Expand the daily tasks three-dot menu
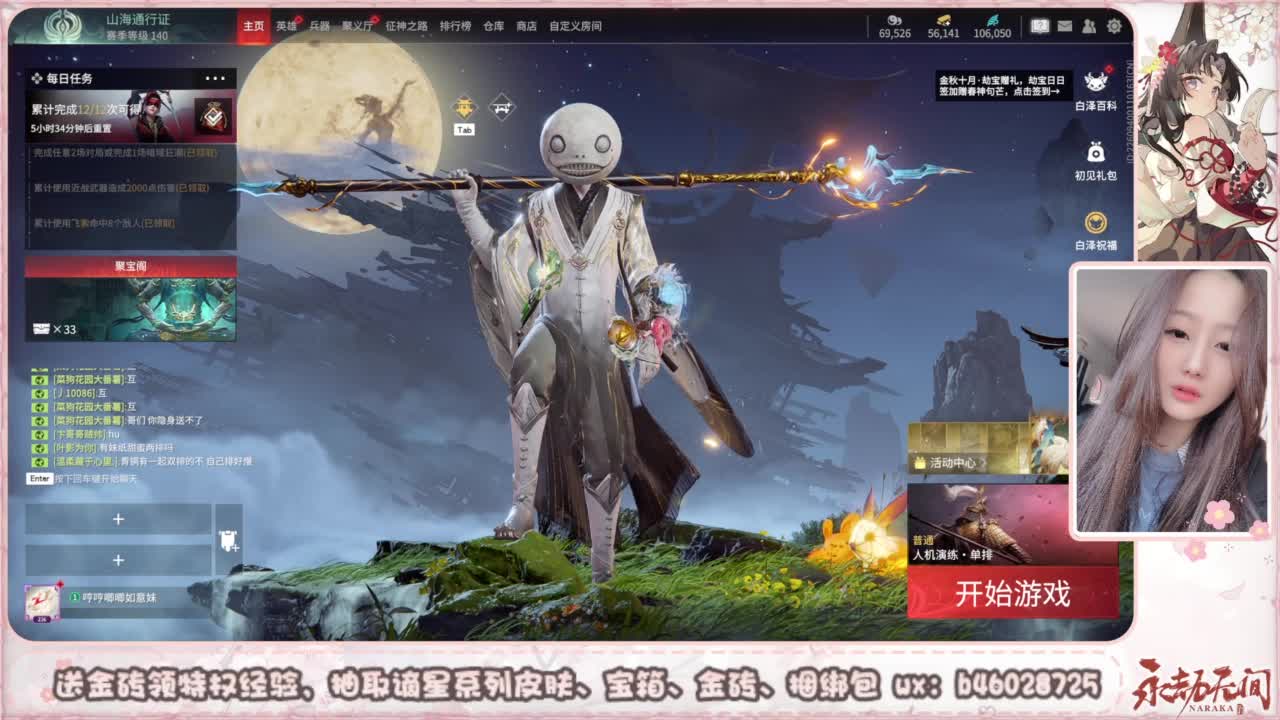 point(214,76)
